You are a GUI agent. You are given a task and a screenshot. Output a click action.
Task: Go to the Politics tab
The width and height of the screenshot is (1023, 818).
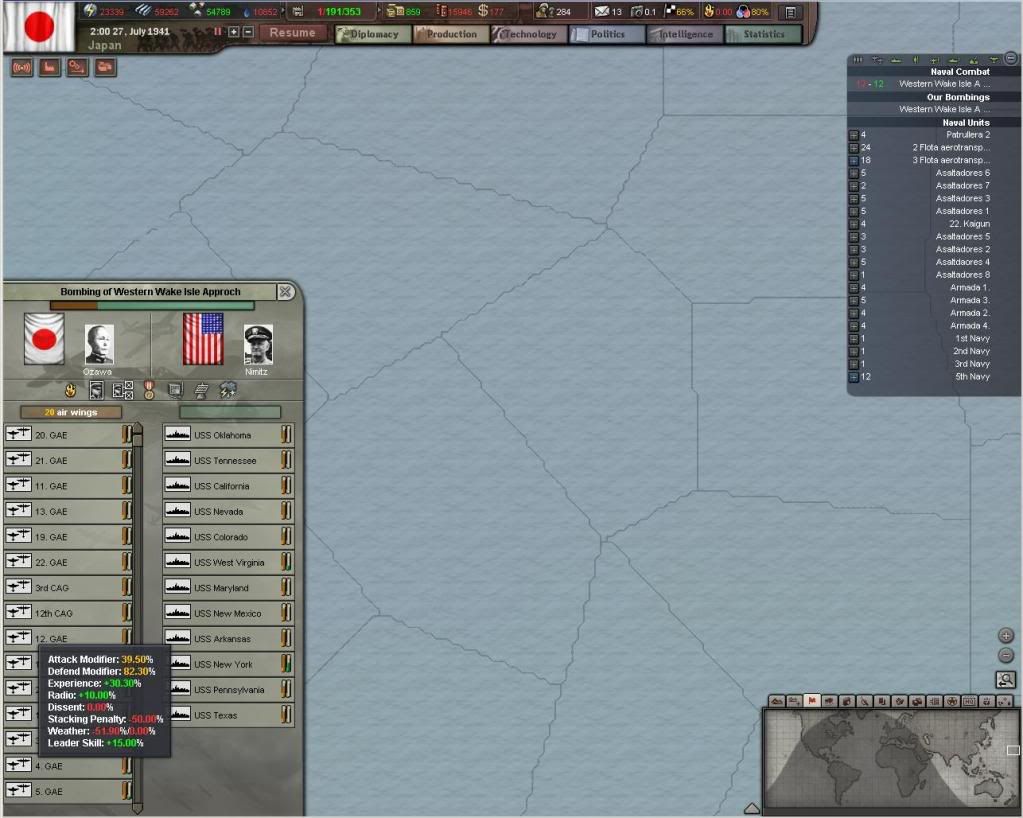(607, 34)
